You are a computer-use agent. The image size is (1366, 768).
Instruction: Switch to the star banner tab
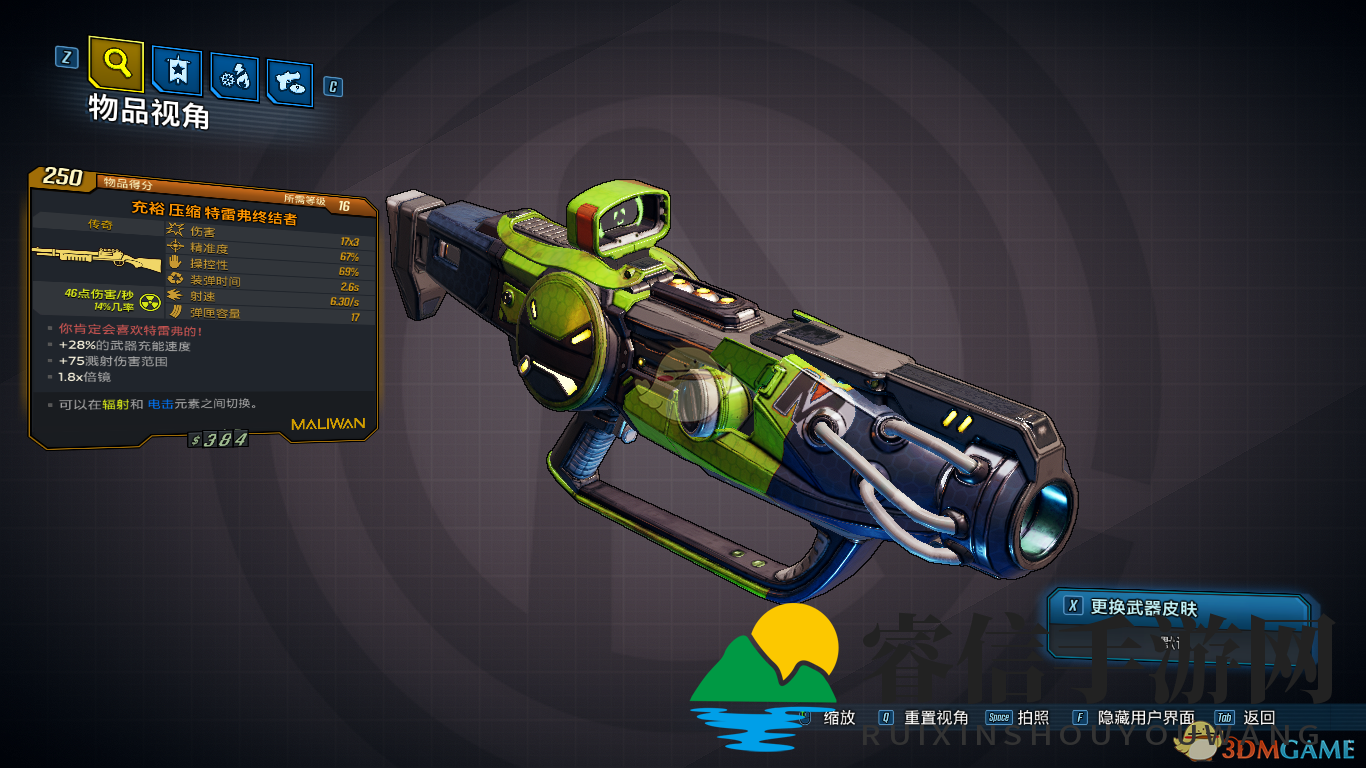(x=177, y=72)
